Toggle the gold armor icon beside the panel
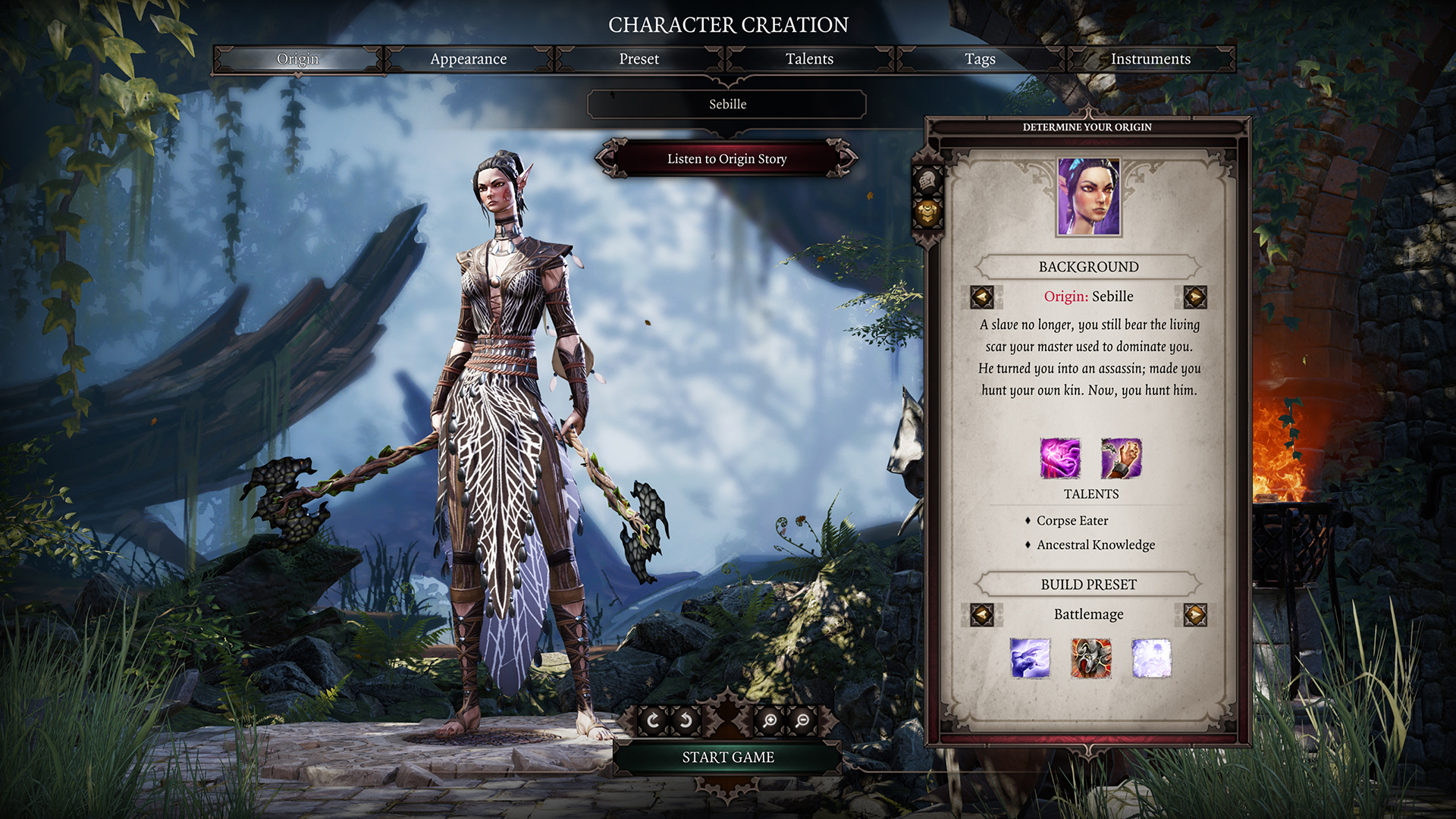Viewport: 1456px width, 819px height. tap(927, 213)
